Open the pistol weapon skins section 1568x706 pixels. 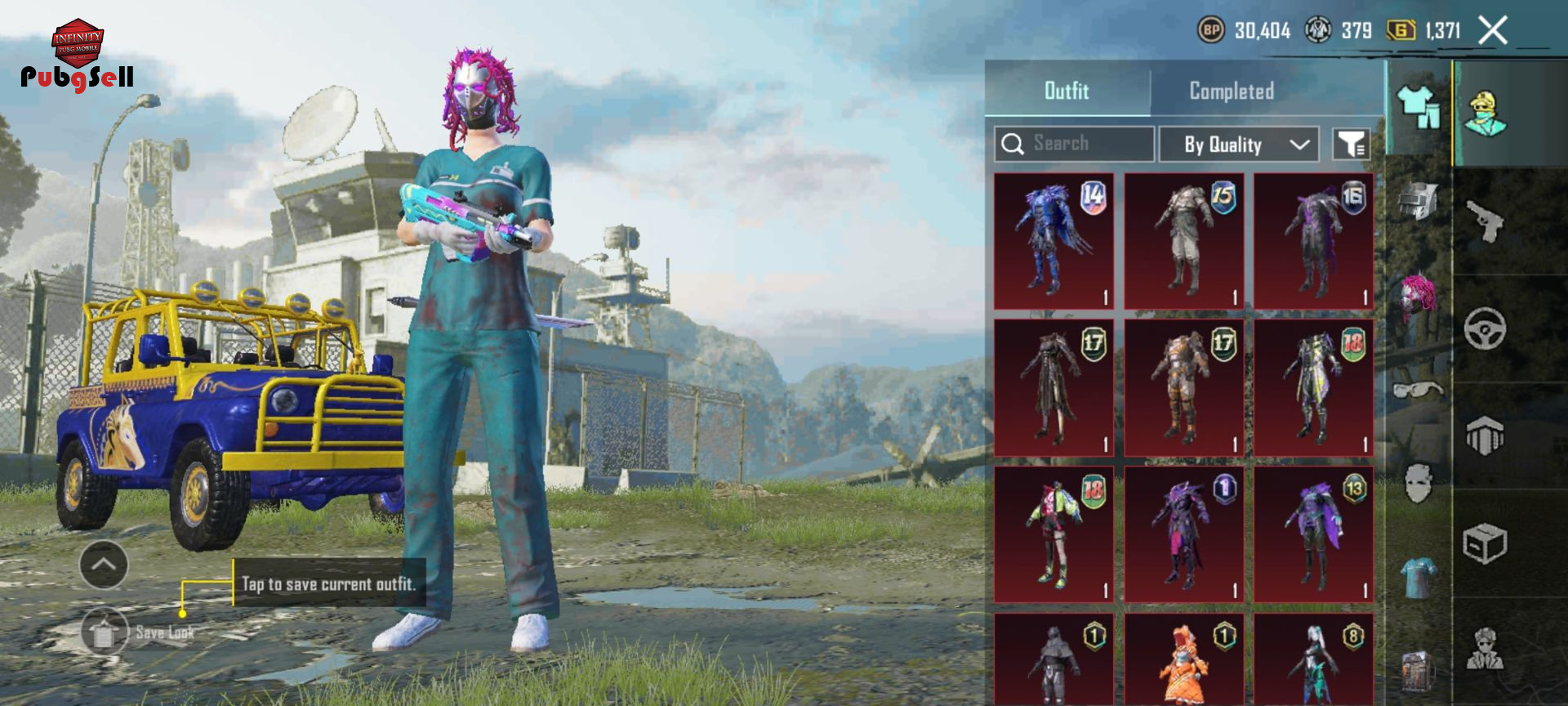coord(1485,221)
